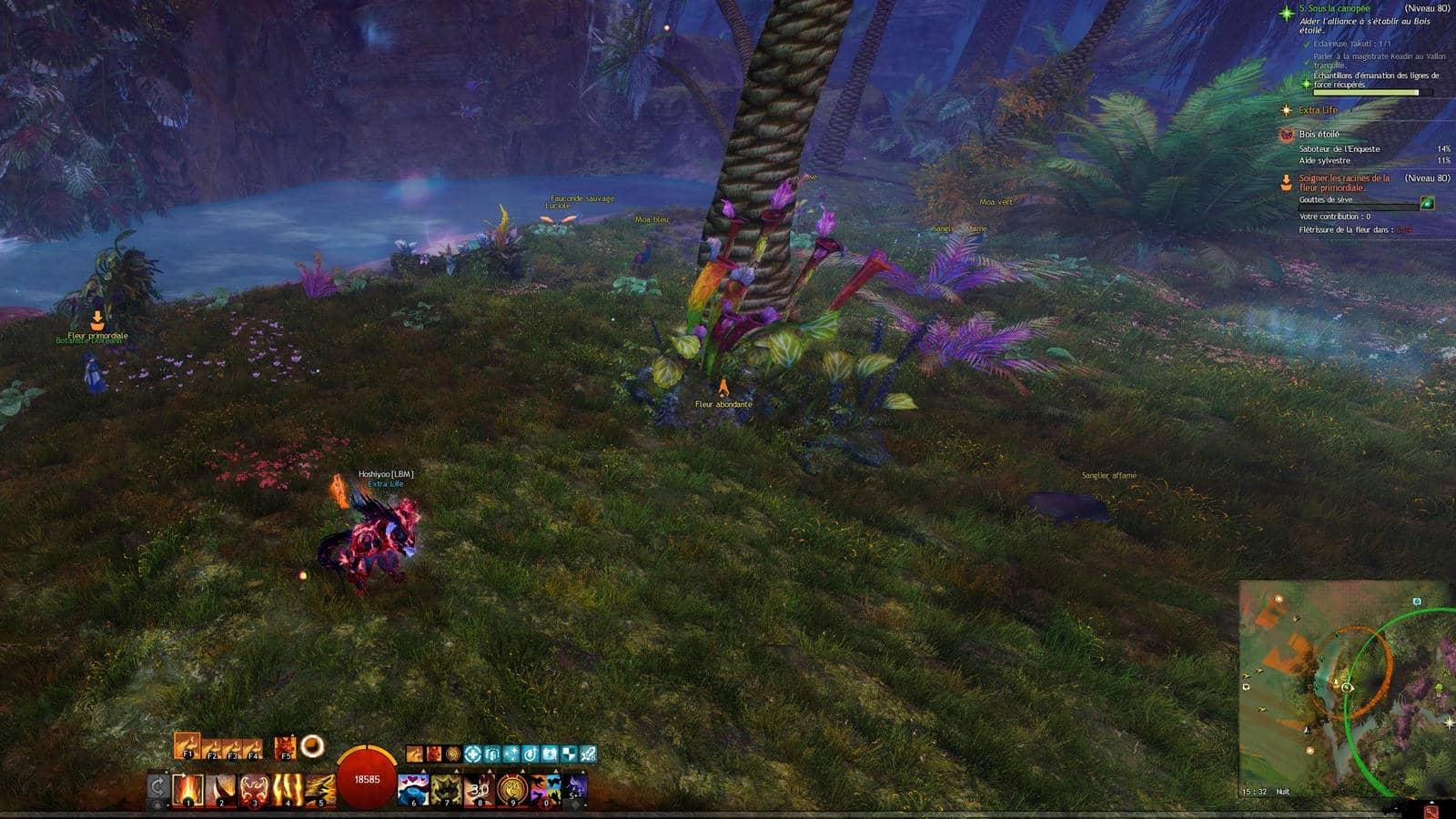The height and width of the screenshot is (819, 1456).
Task: Use the elite skill with animal silhouettes
Action: tap(545, 788)
